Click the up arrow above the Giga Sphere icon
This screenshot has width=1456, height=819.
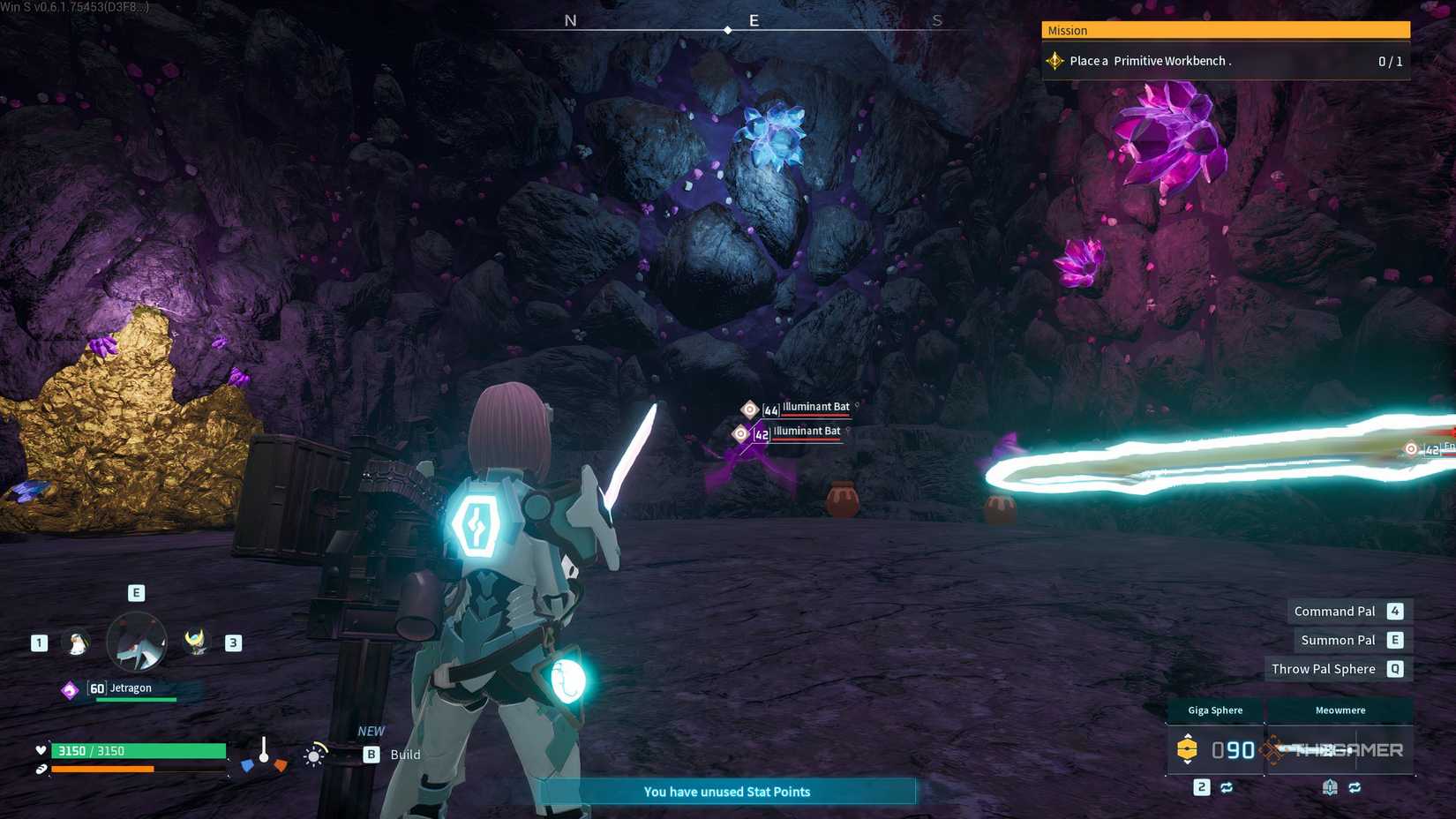click(1188, 735)
